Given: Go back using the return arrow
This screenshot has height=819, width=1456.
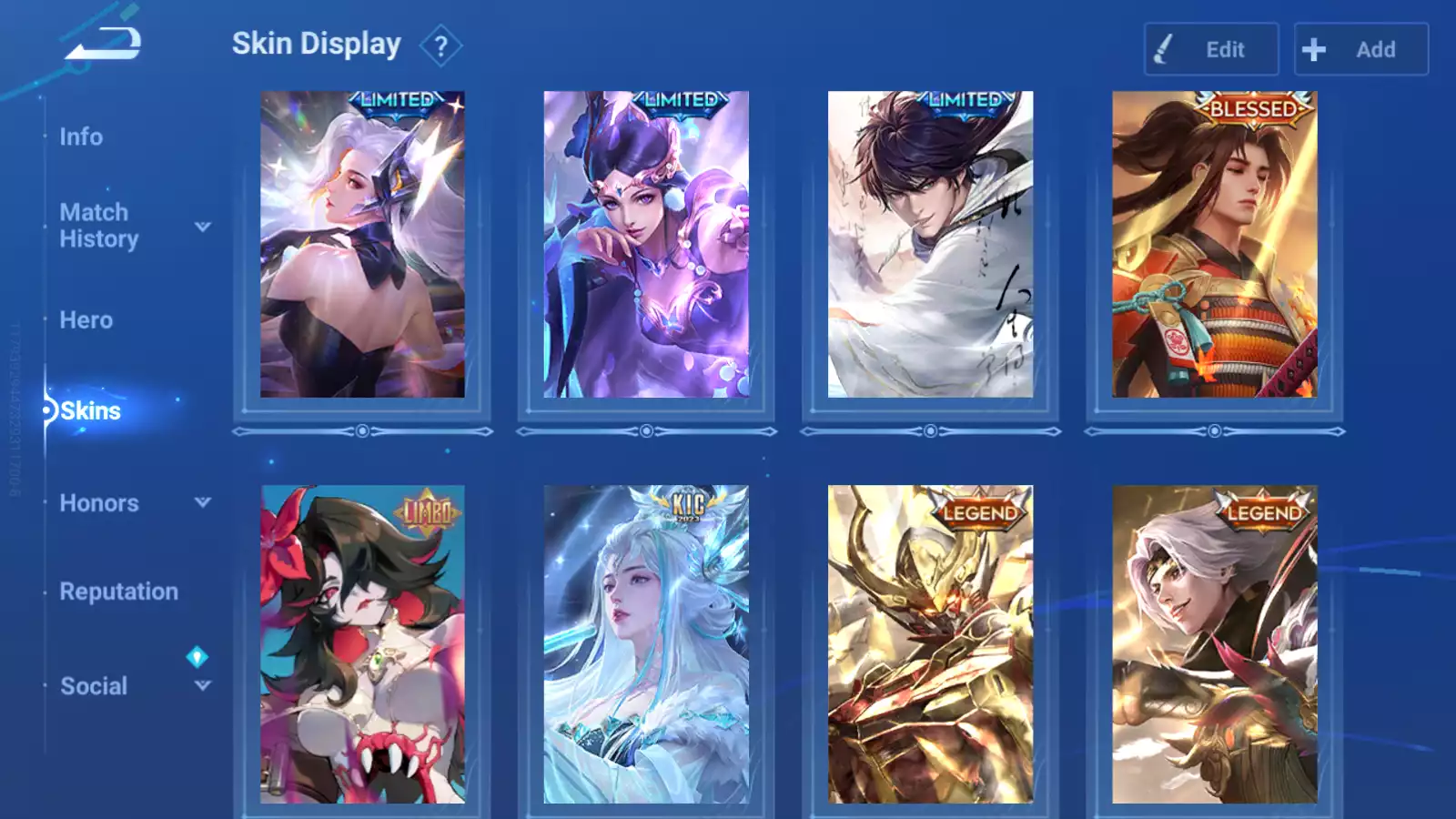Looking at the screenshot, I should 104,44.
